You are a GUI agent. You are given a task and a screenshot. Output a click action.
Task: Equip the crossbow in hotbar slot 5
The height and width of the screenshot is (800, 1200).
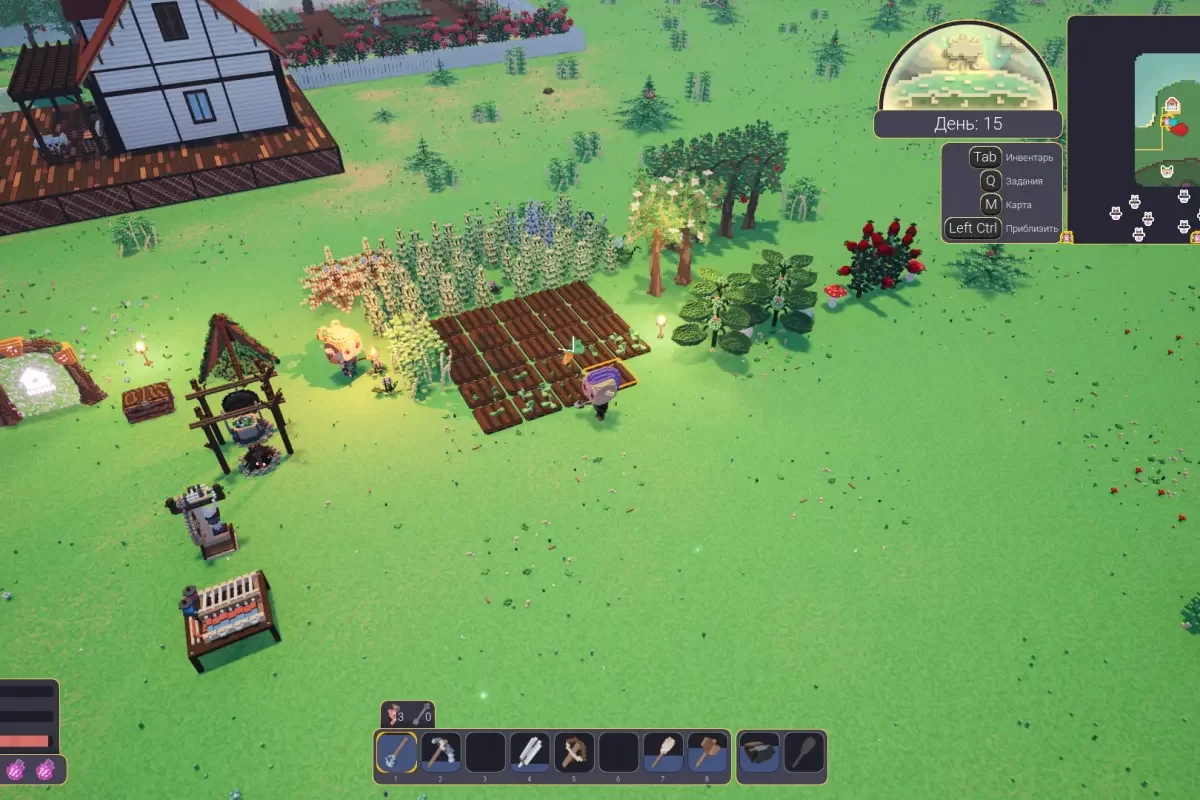point(574,752)
